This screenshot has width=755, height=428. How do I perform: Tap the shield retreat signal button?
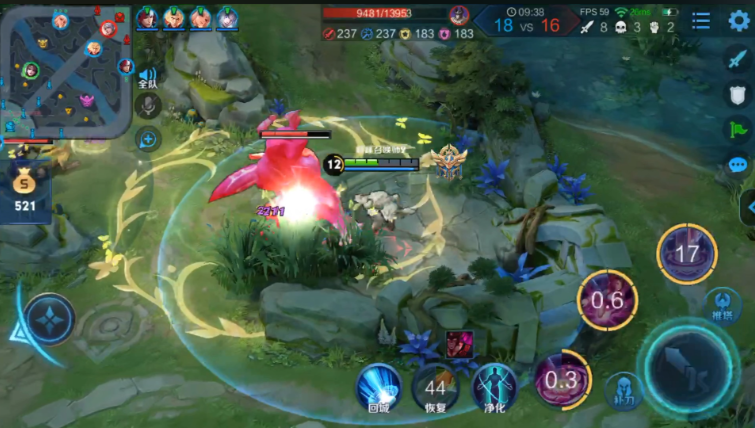(738, 94)
